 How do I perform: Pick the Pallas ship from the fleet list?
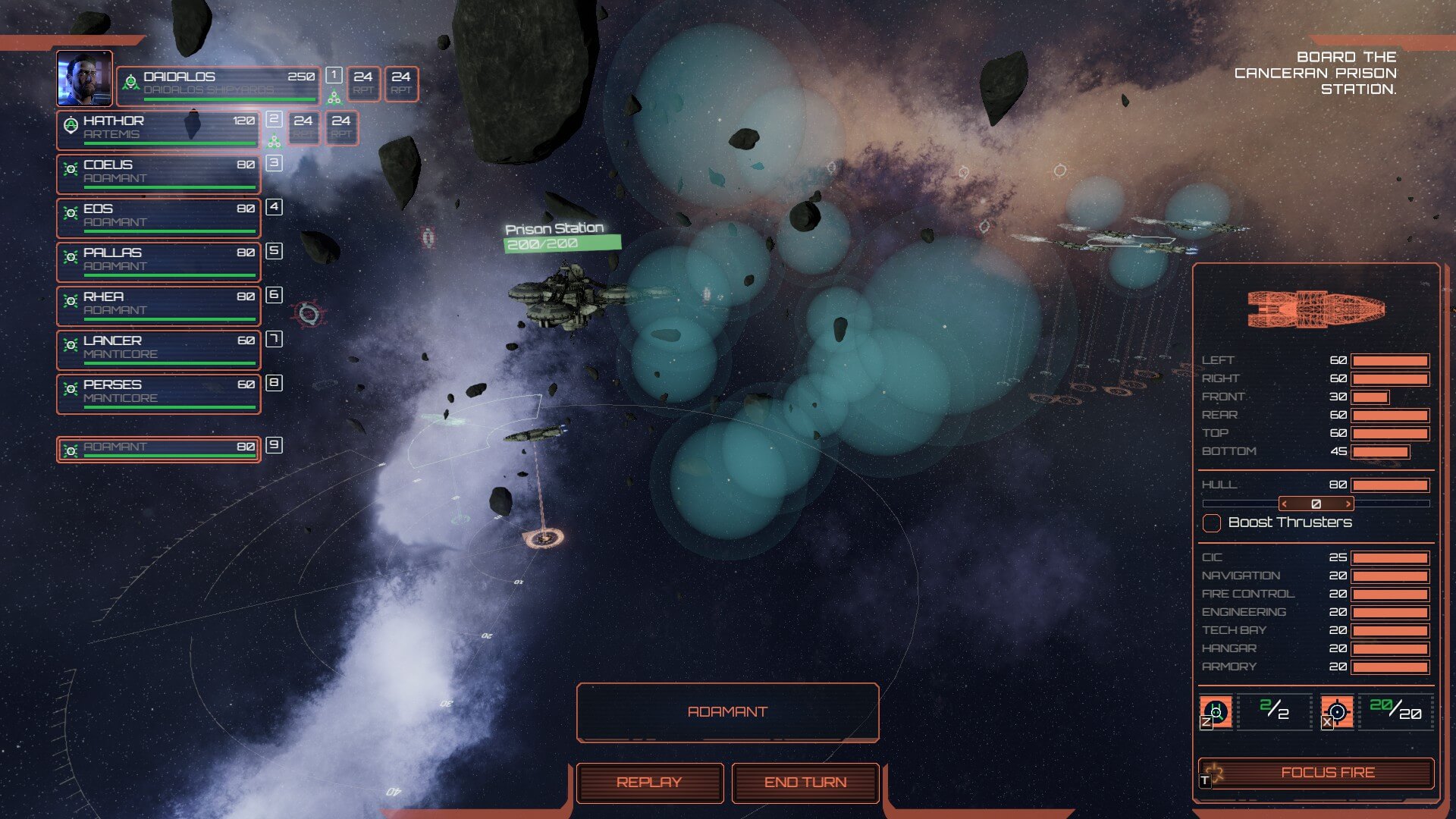coord(158,261)
